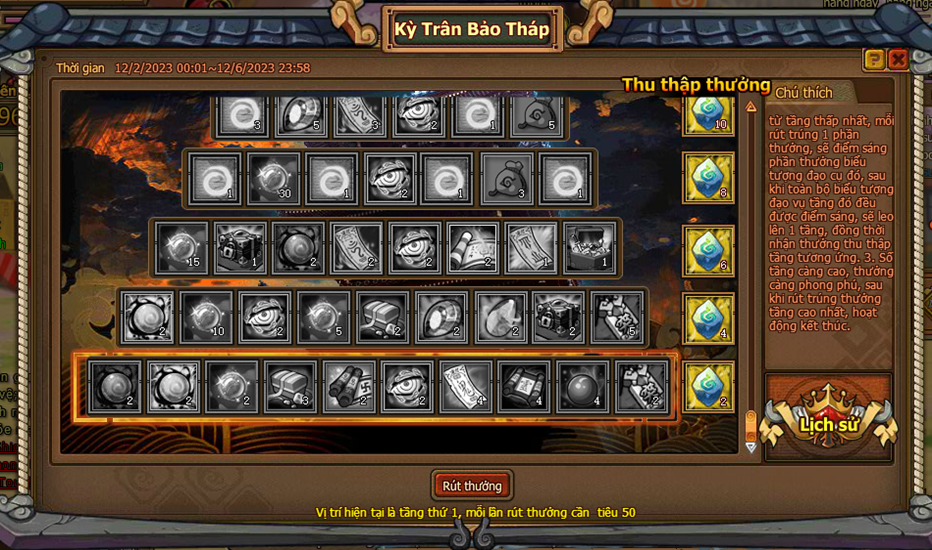
Task: Select the rolled scrolls bundle in highlighted row
Action: 349,387
